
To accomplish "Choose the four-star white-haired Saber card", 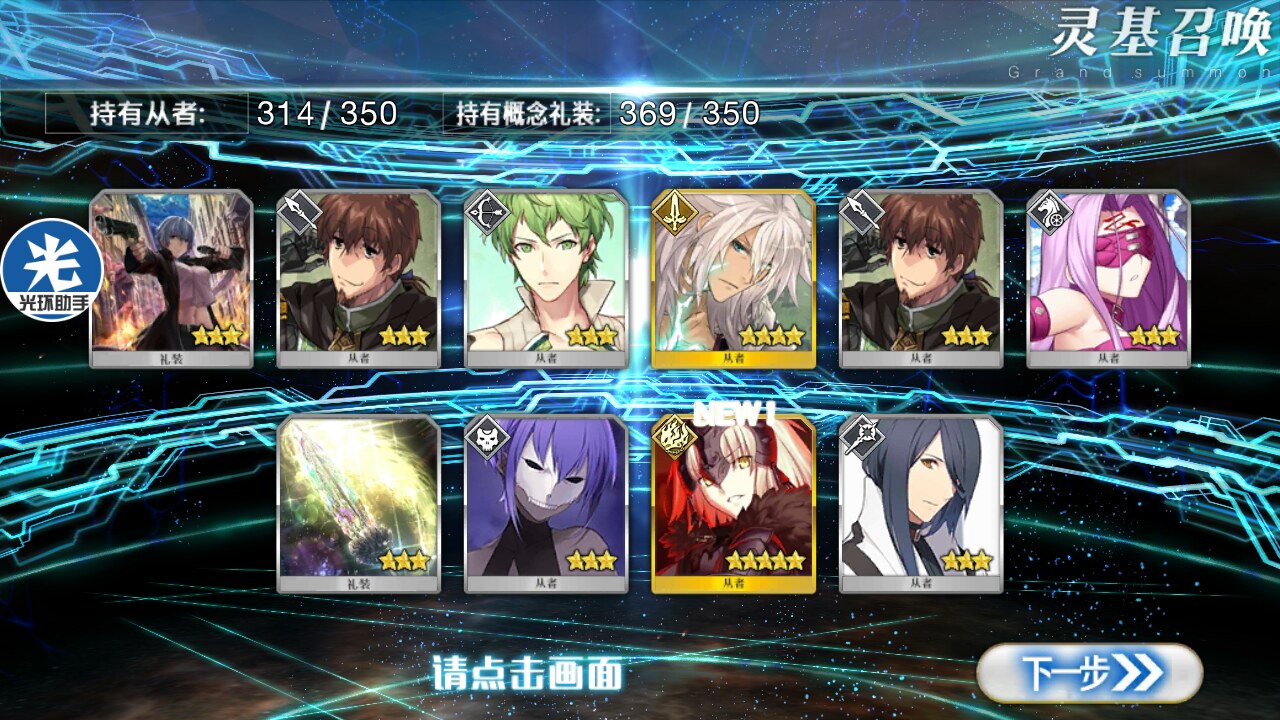I will (x=733, y=278).
